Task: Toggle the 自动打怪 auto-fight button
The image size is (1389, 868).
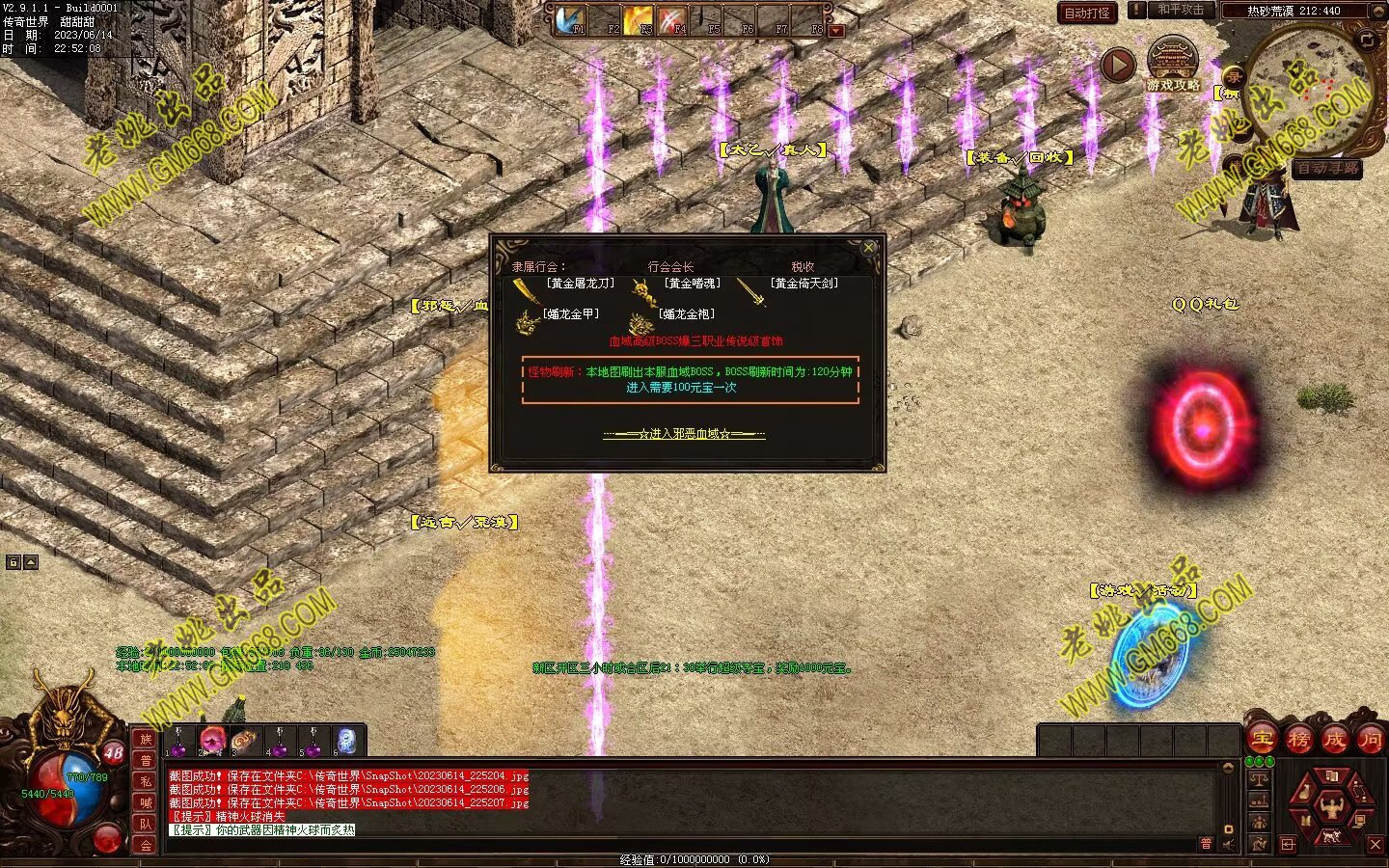Action: (1087, 13)
